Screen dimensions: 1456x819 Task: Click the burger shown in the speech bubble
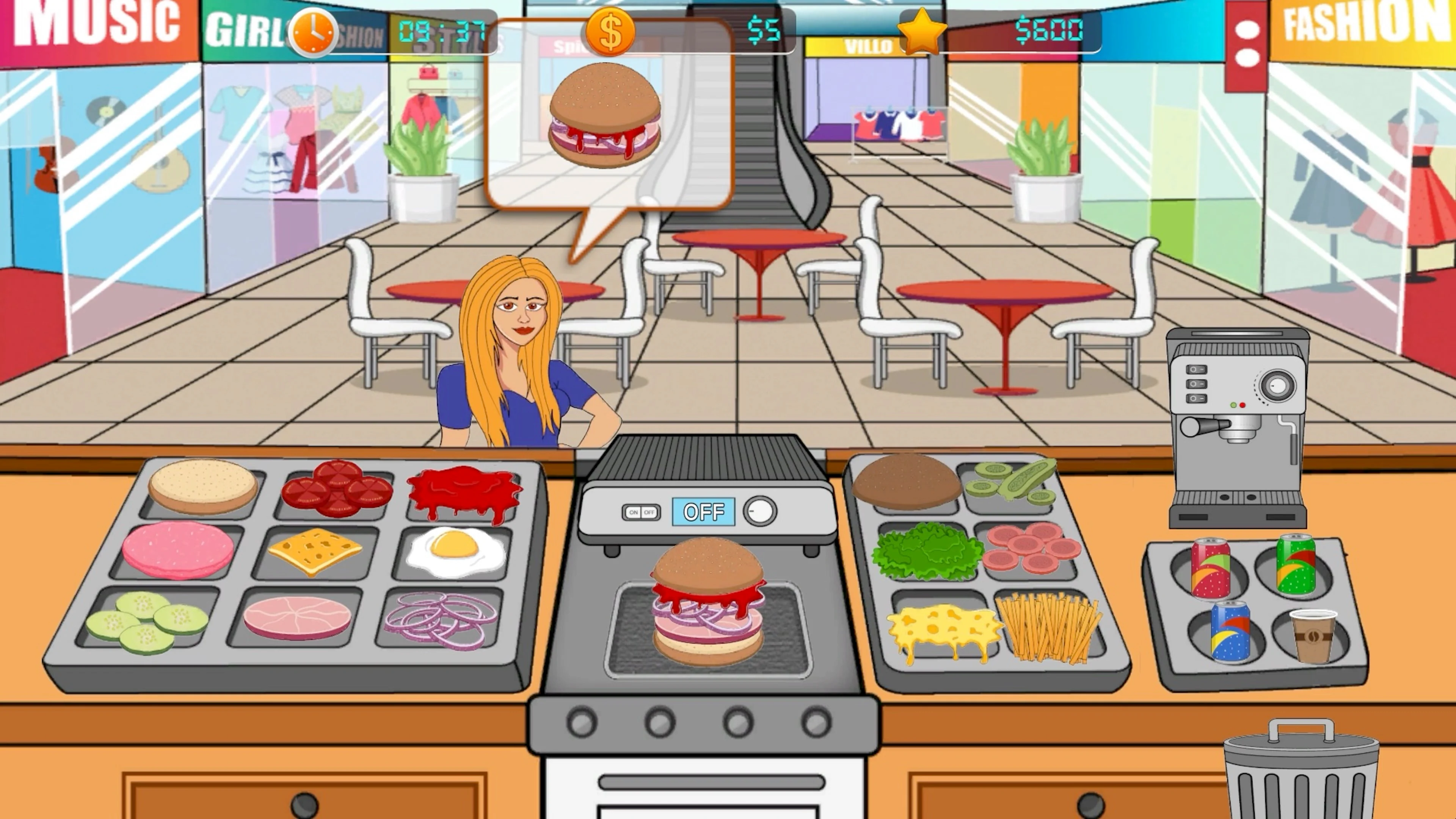coord(605,116)
